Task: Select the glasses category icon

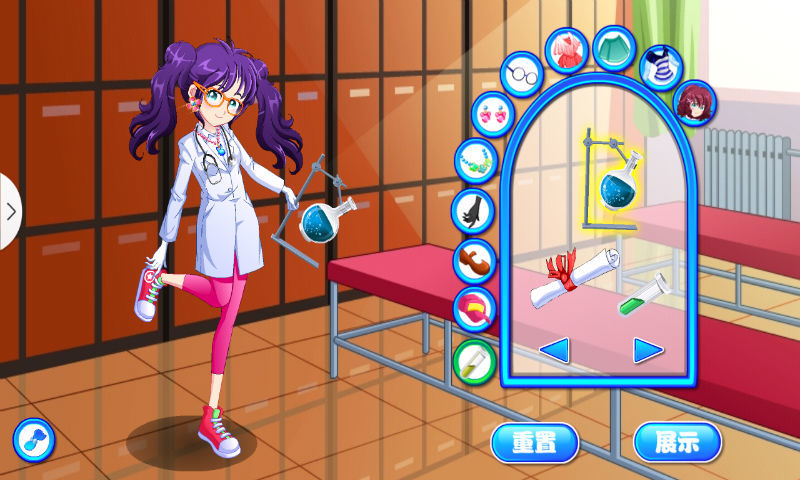Action: (521, 75)
